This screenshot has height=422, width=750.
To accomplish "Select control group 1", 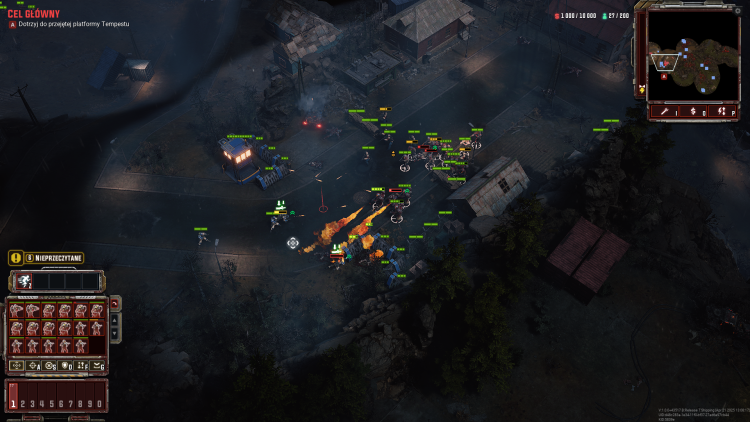I will [x=13, y=401].
